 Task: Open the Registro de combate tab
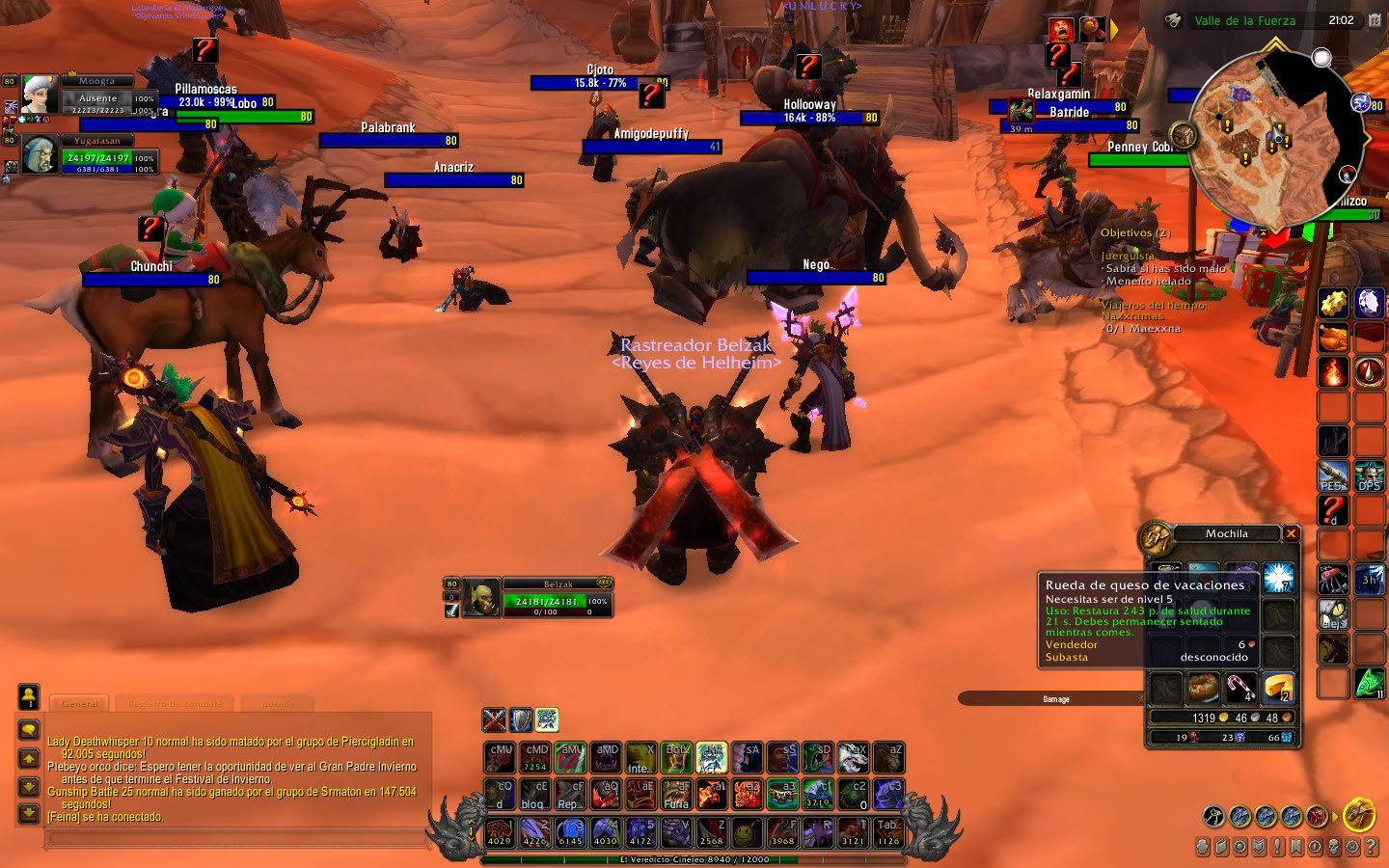[x=175, y=703]
